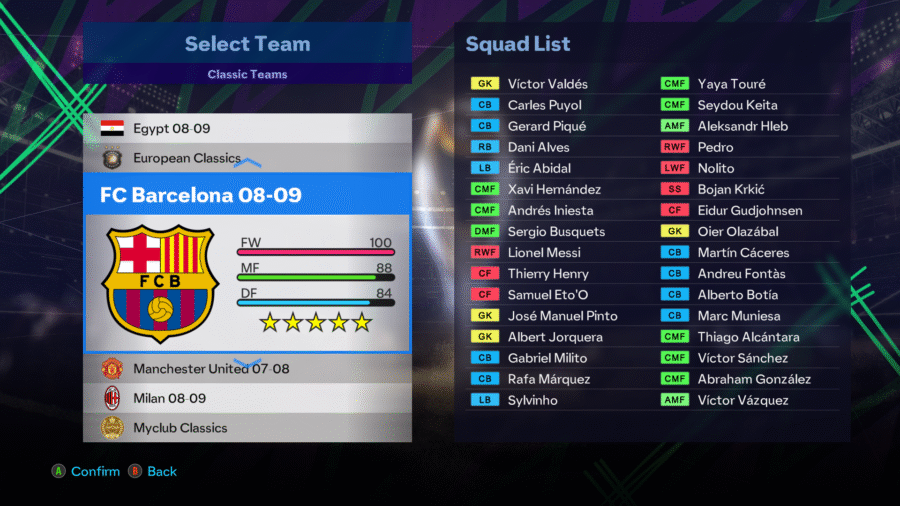Select Samuel Eto'O in the squad
The height and width of the screenshot is (506, 900).
(547, 295)
